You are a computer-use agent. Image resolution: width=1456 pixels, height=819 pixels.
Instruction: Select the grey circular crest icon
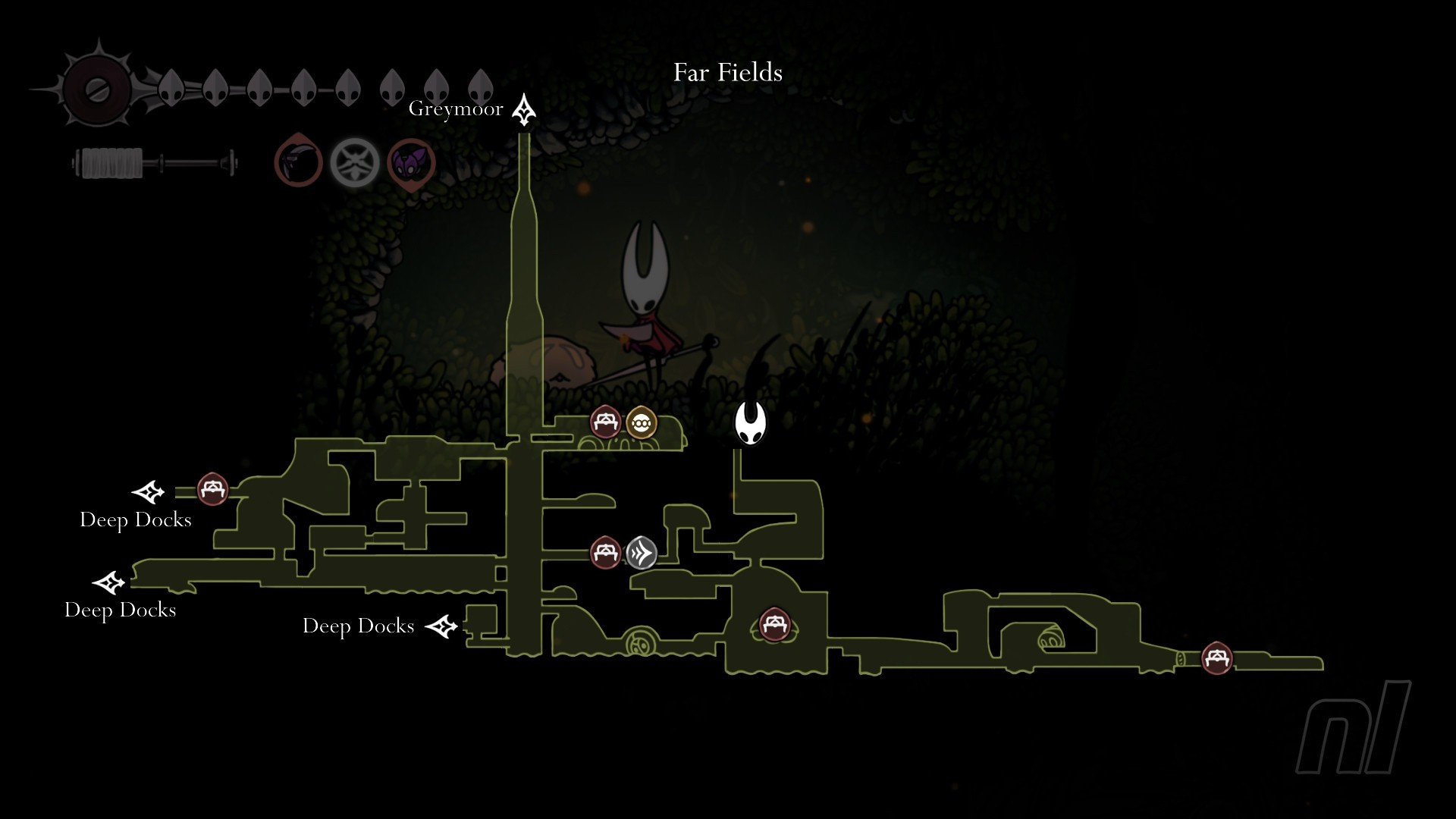(x=354, y=162)
